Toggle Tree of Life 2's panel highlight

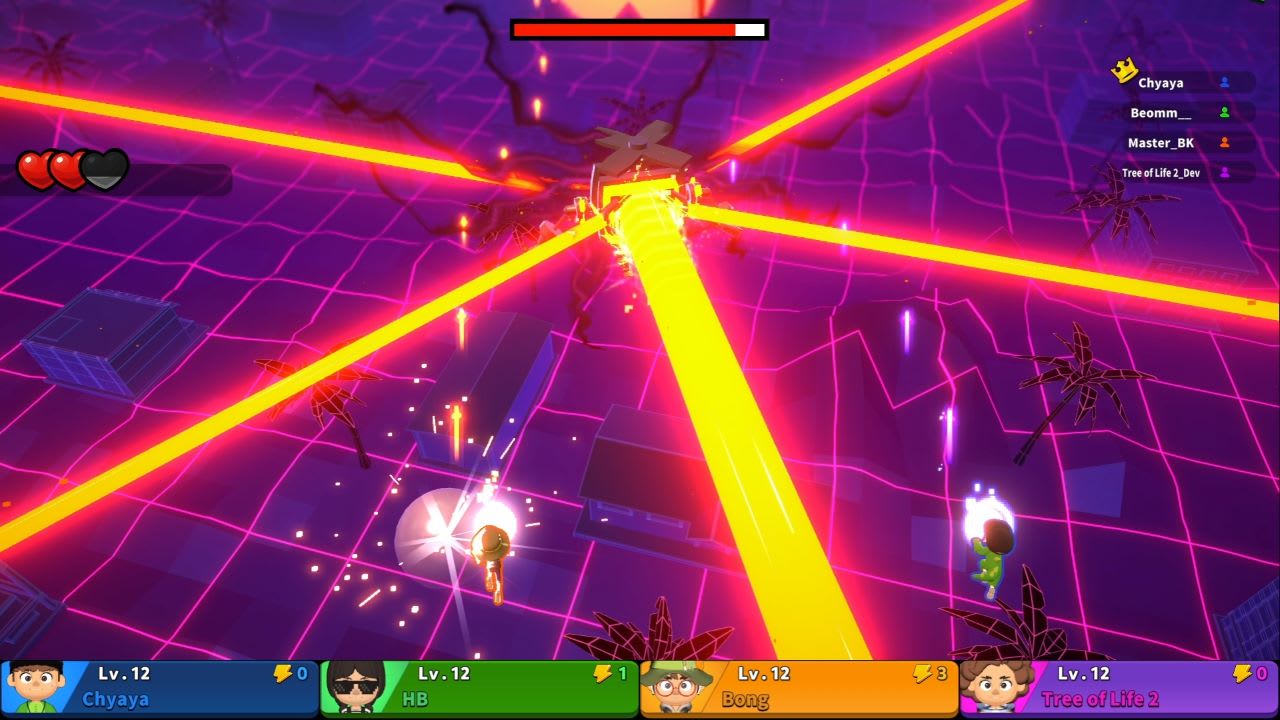[1120, 687]
